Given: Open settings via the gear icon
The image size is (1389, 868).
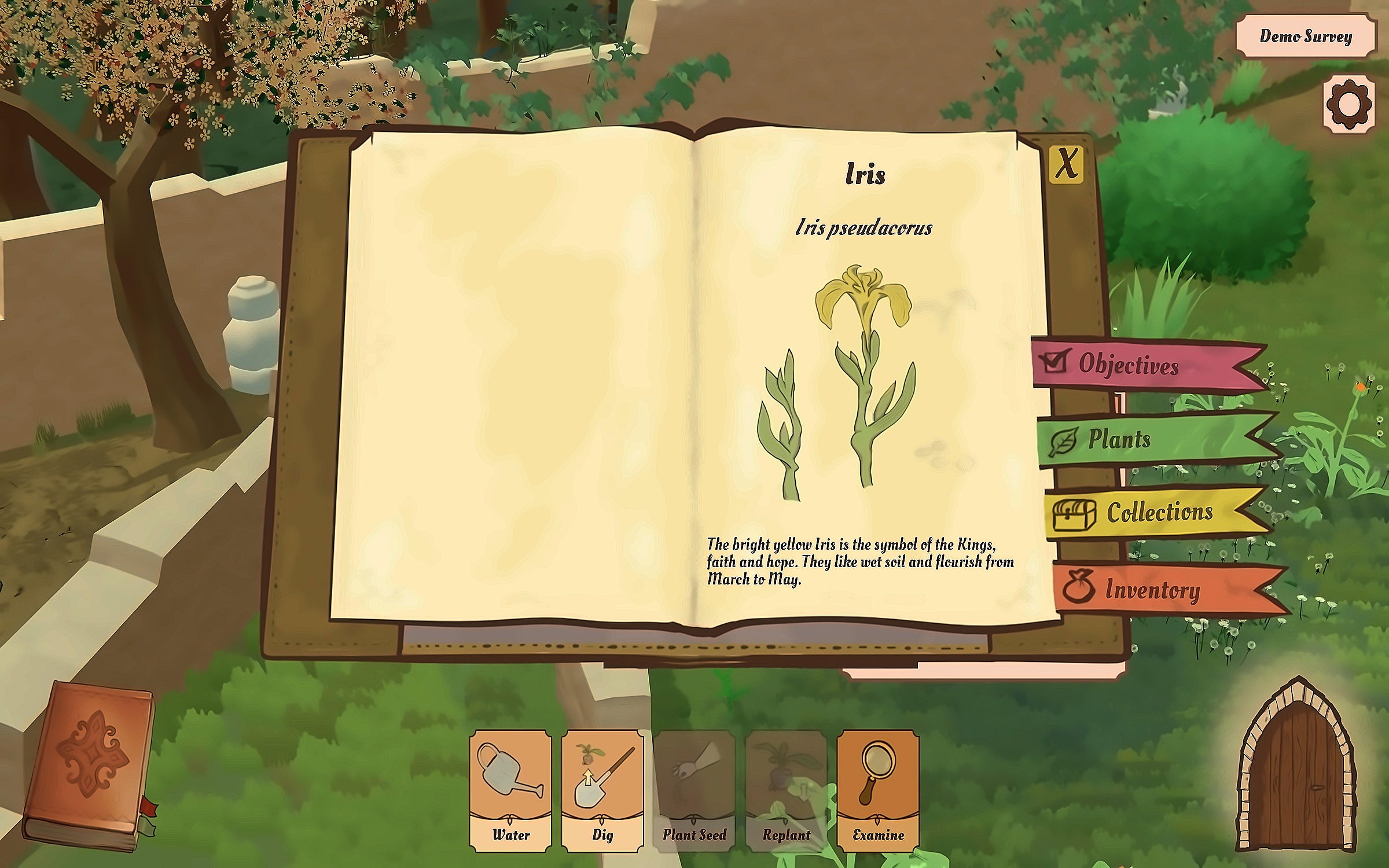Looking at the screenshot, I should pyautogui.click(x=1348, y=105).
